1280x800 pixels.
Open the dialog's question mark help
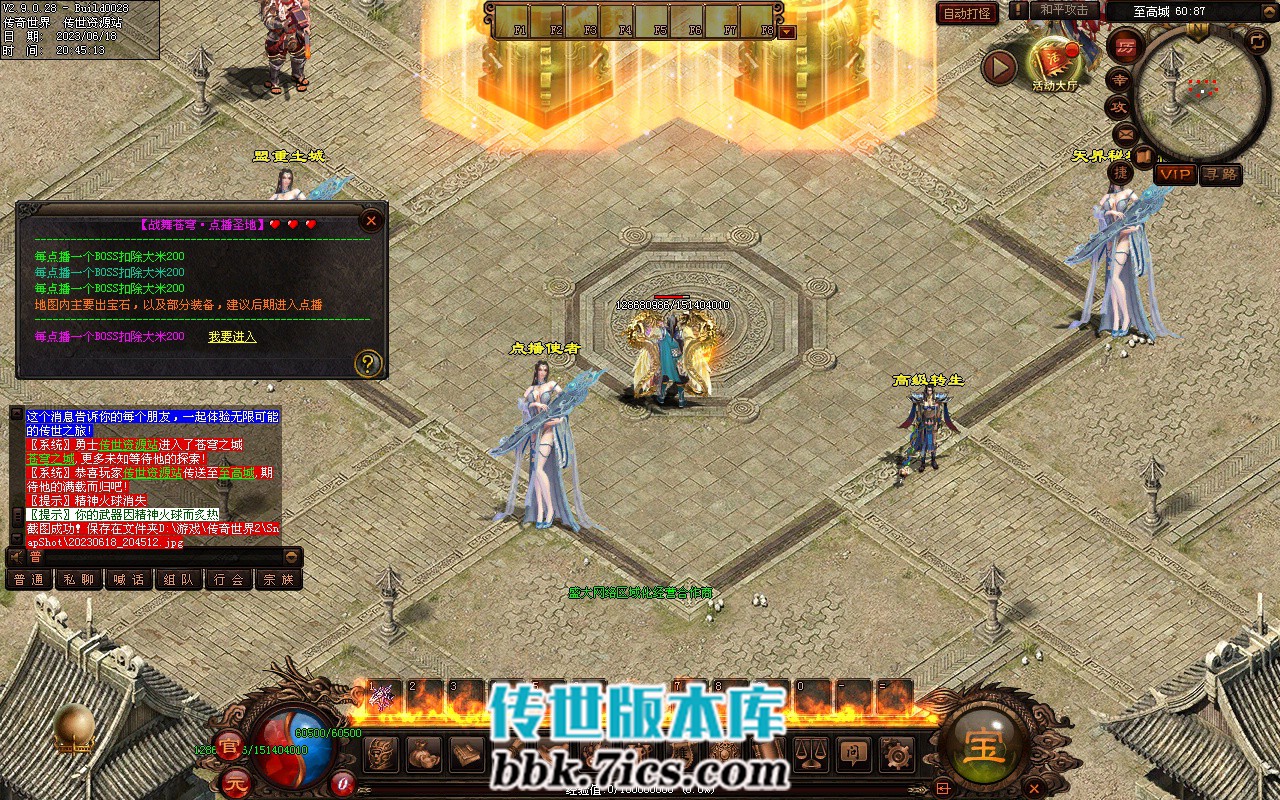click(x=368, y=362)
